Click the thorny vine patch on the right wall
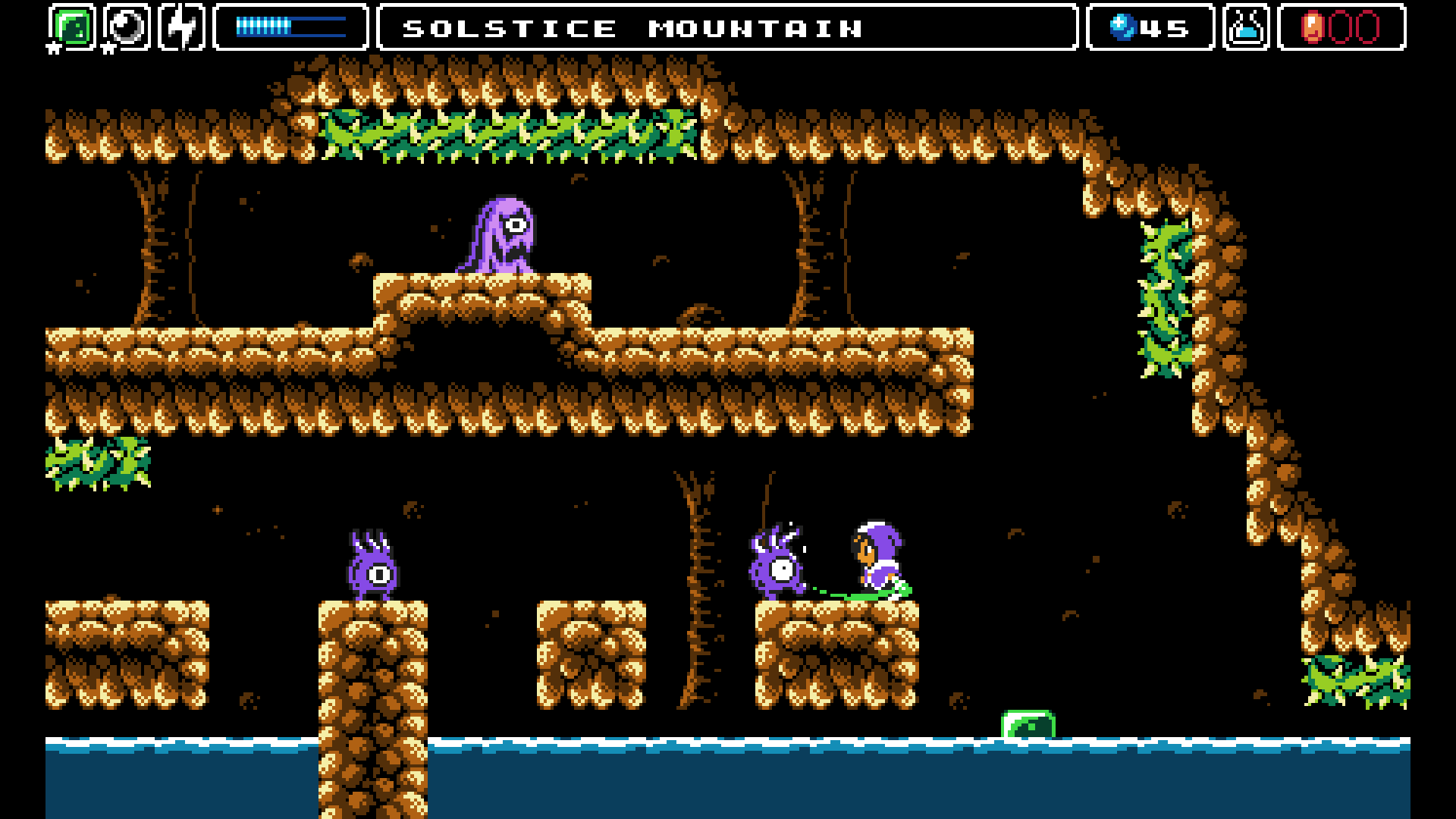 tap(1168, 296)
